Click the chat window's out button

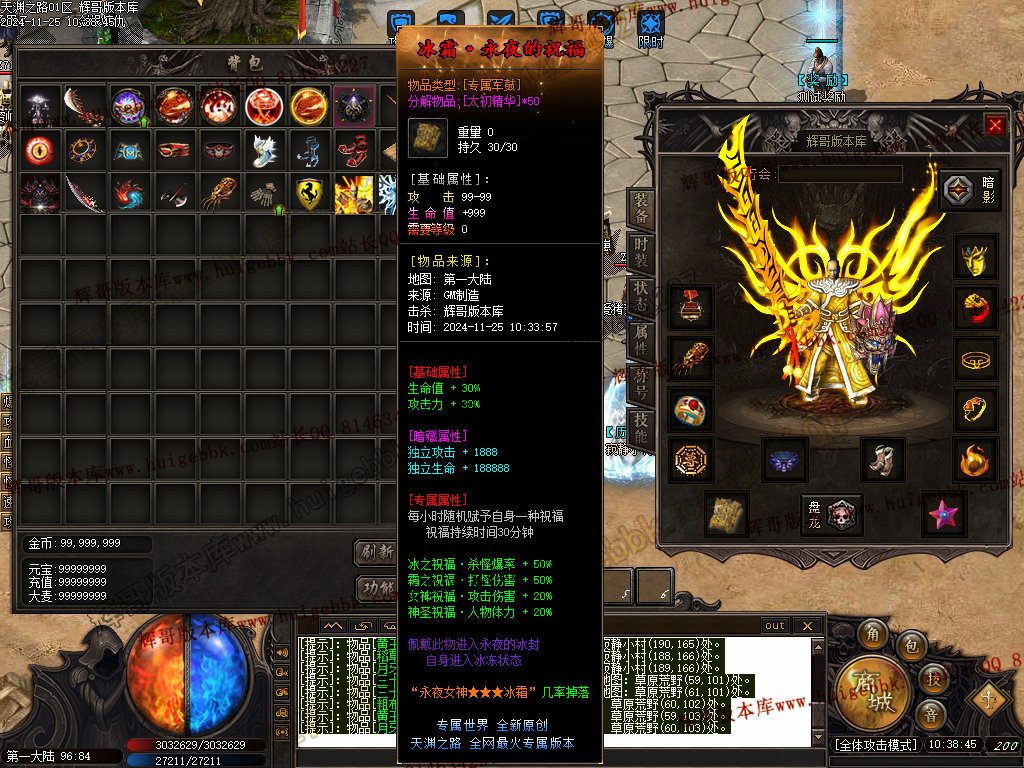[x=775, y=626]
